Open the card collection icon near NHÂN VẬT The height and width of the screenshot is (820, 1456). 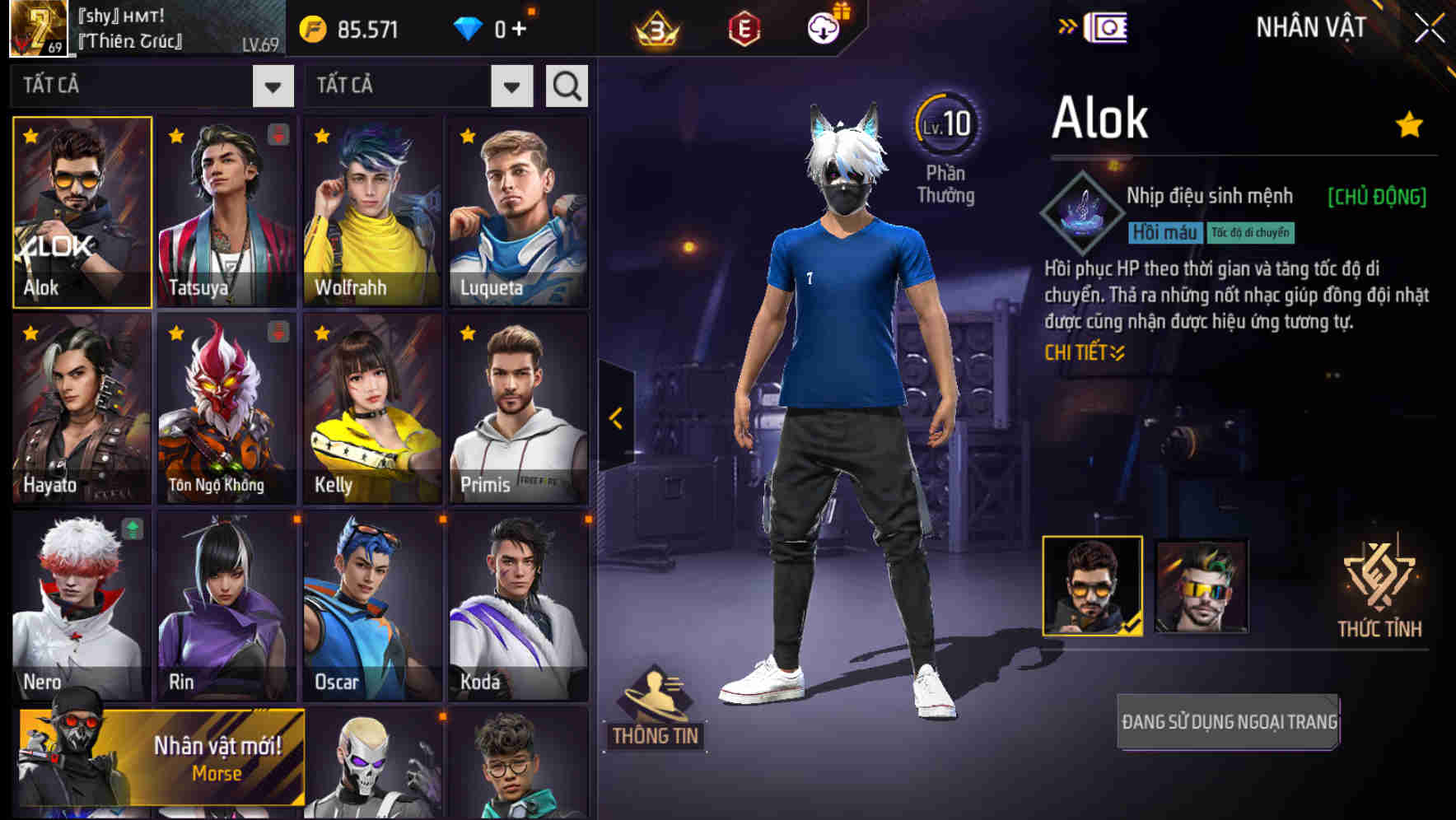1108,26
